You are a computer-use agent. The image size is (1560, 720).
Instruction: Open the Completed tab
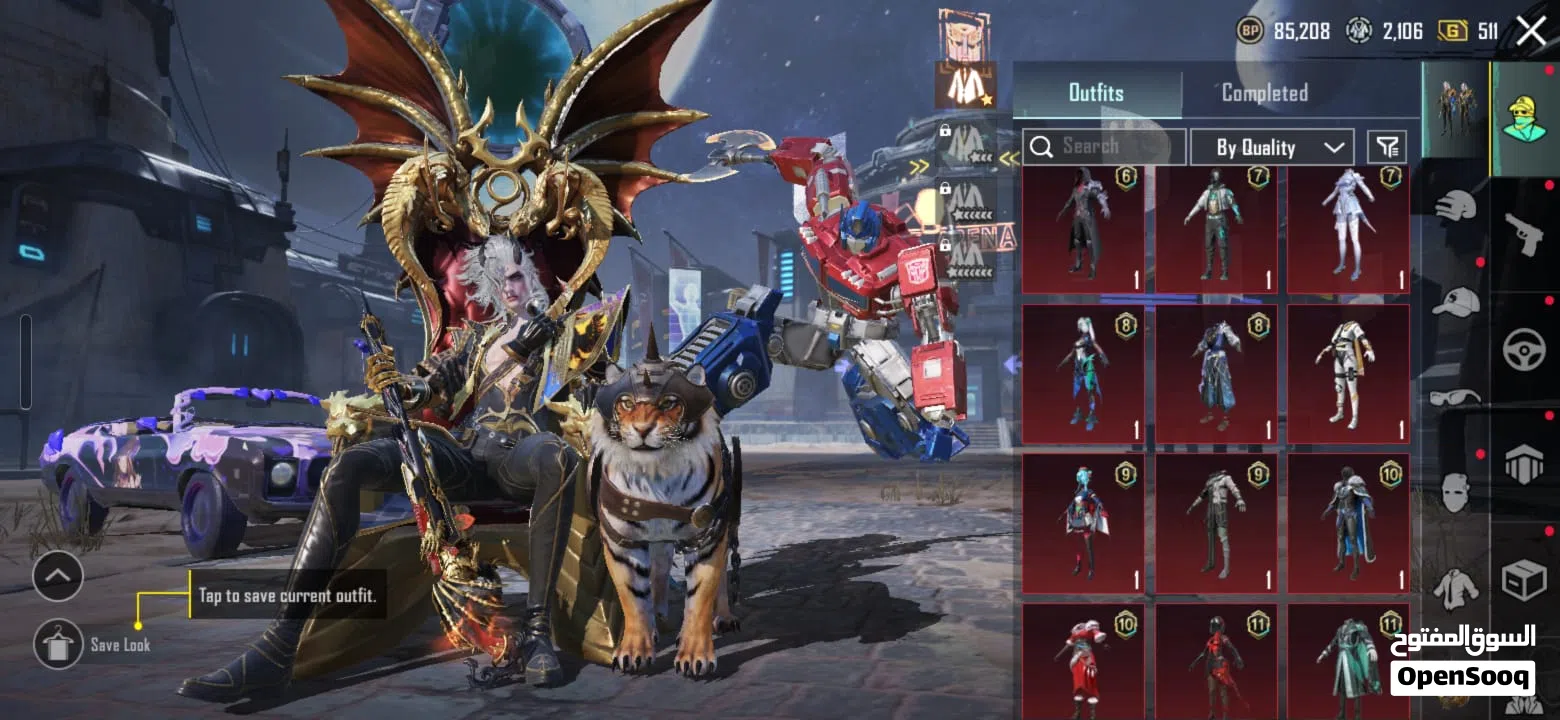[x=1264, y=93]
